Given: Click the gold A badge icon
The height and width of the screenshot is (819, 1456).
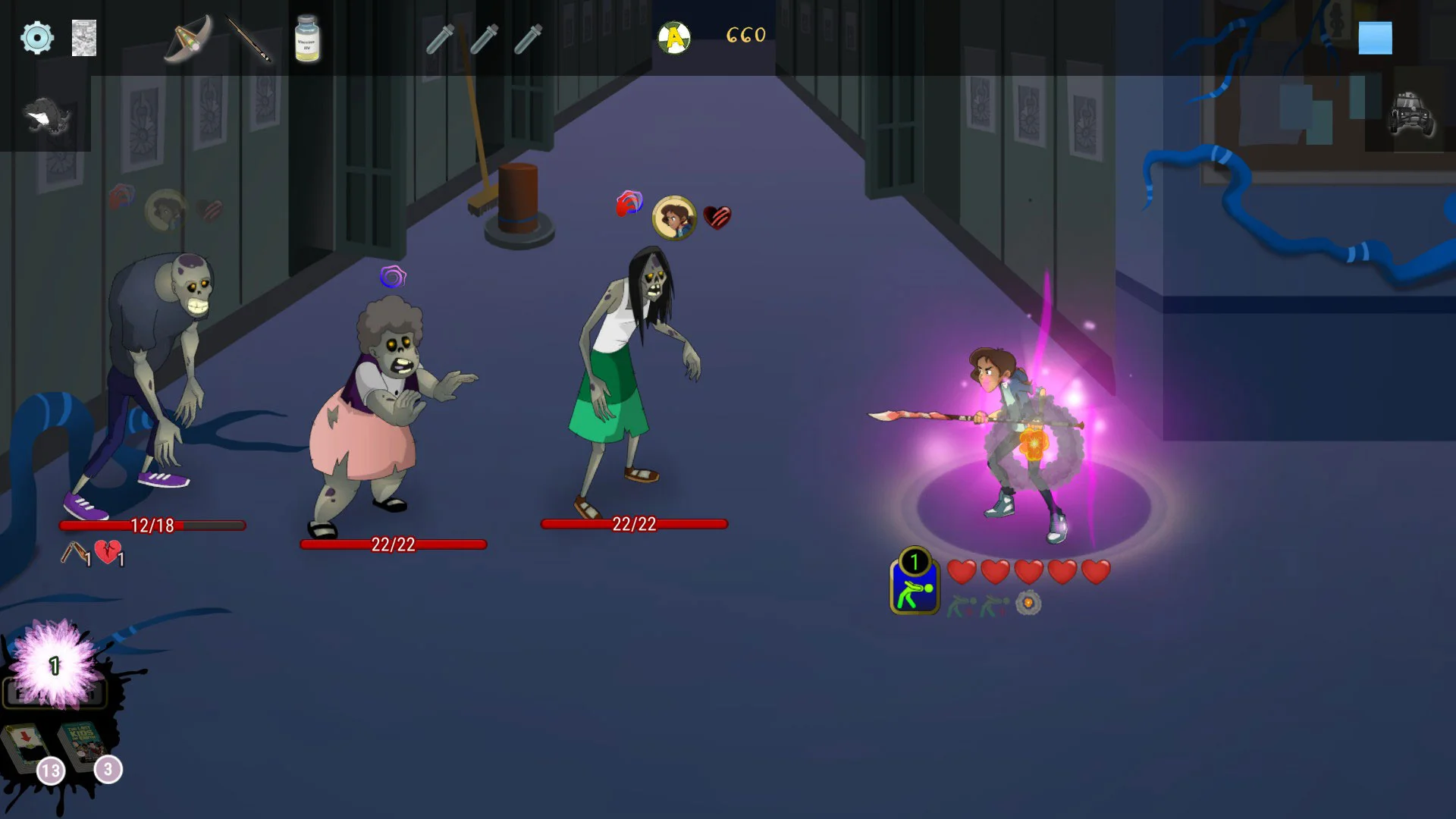Looking at the screenshot, I should (674, 37).
